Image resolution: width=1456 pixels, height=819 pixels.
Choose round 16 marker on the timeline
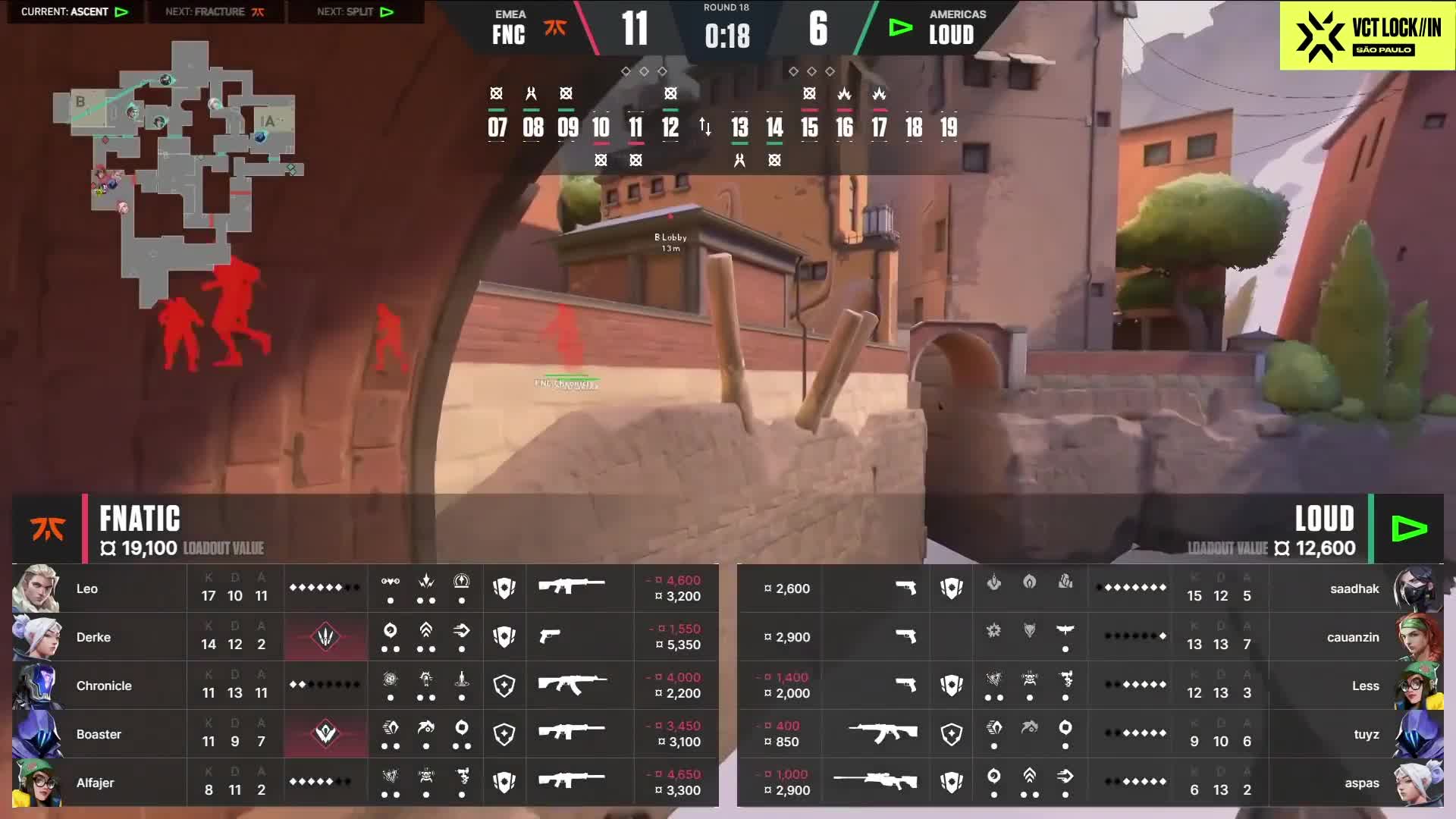(844, 127)
